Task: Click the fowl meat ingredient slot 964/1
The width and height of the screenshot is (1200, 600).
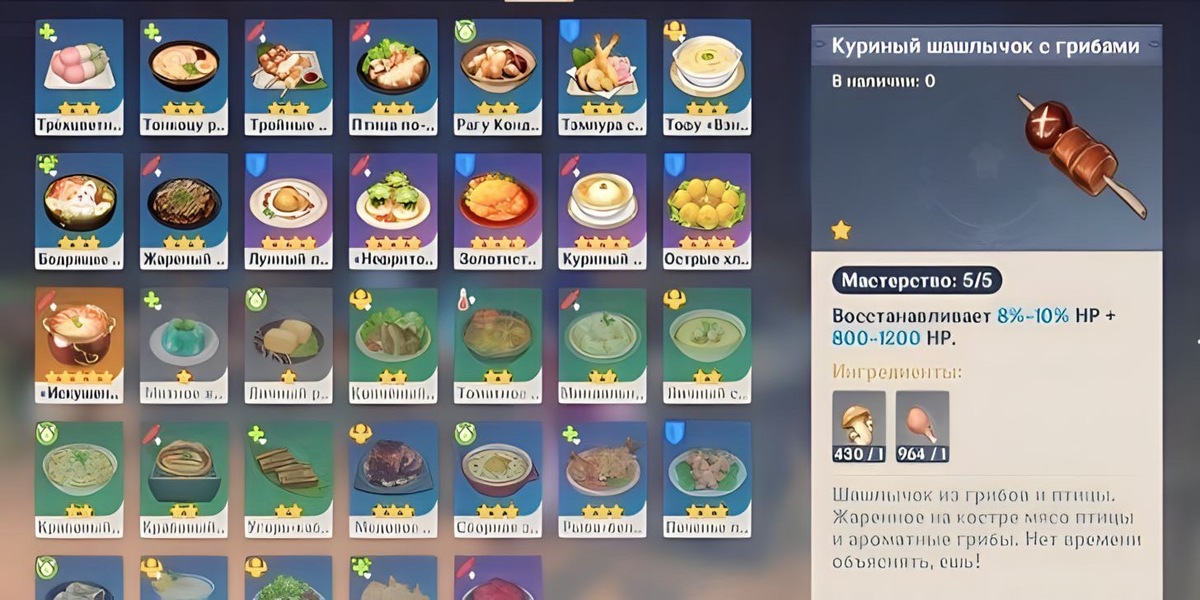Action: tap(922, 426)
